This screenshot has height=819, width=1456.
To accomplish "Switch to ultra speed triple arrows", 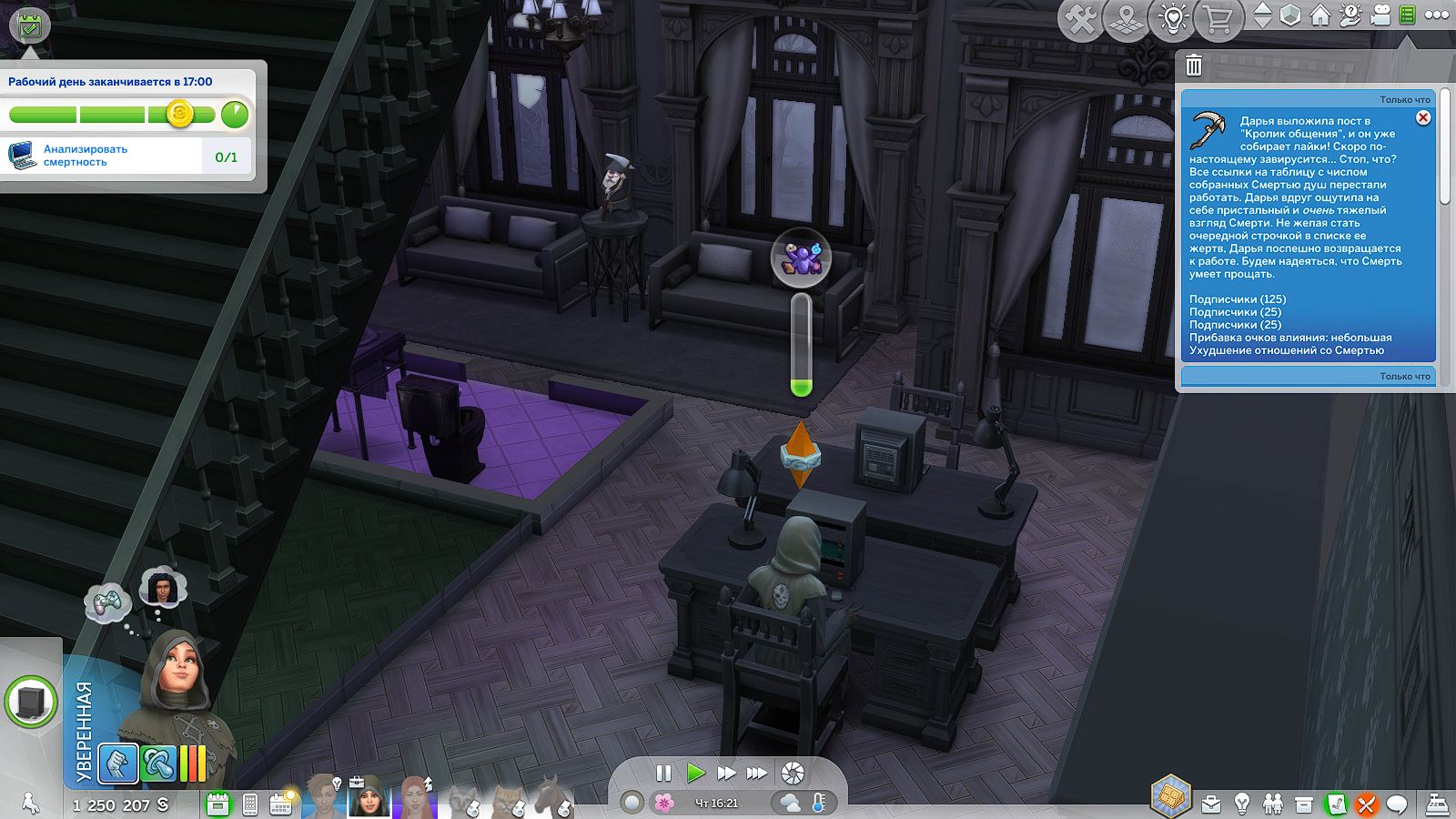I will (x=756, y=773).
